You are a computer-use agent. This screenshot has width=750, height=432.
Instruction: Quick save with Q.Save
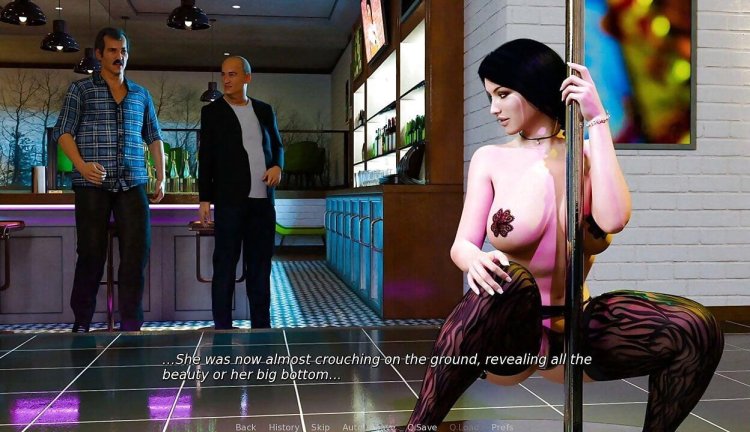[421, 427]
